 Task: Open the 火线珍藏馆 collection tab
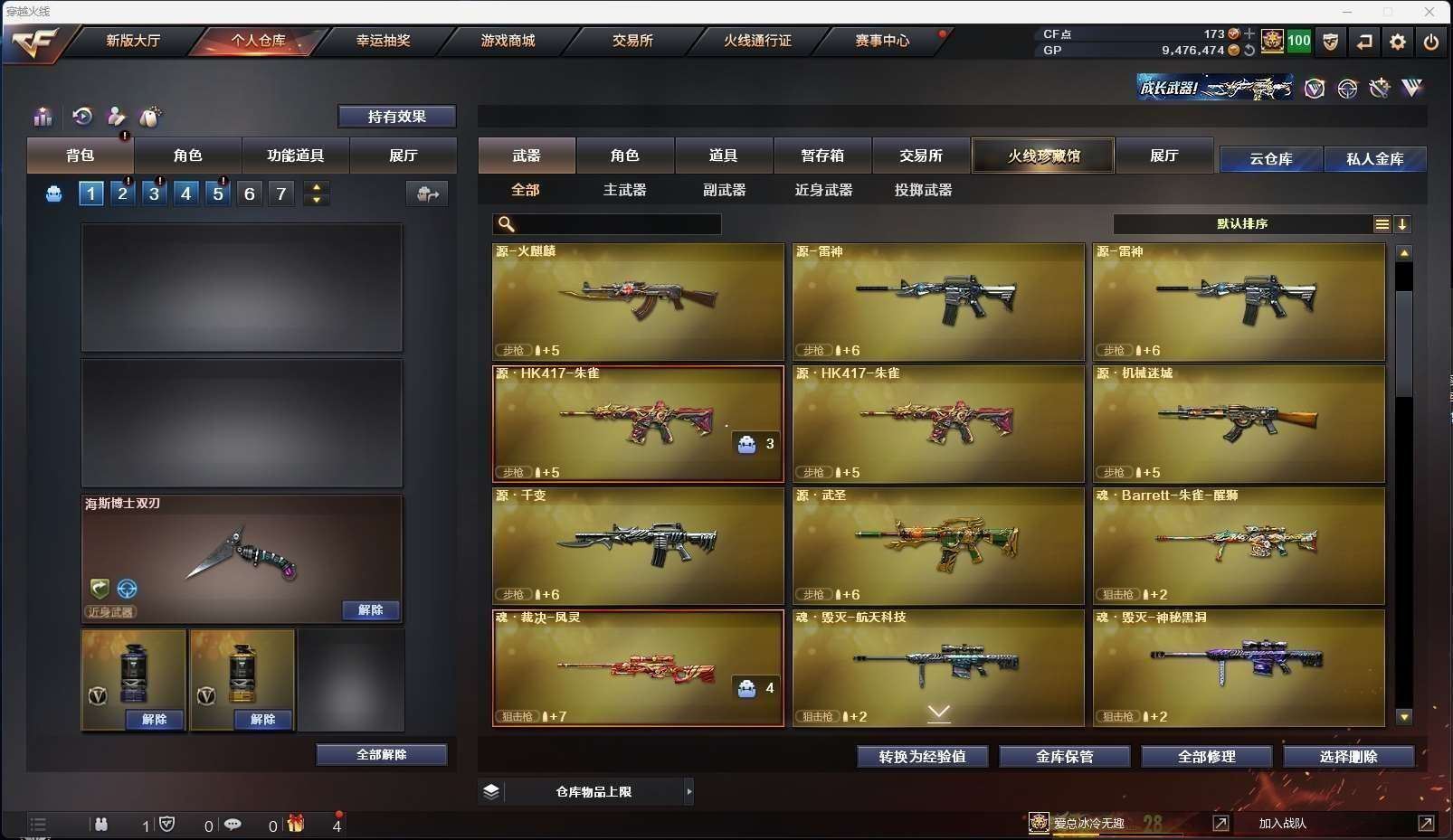tap(1043, 156)
